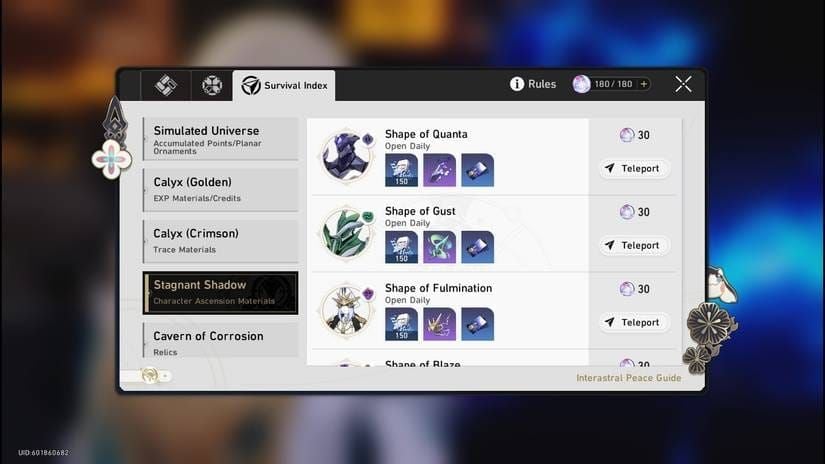Add Trailblaze Power with plus button

click(643, 84)
